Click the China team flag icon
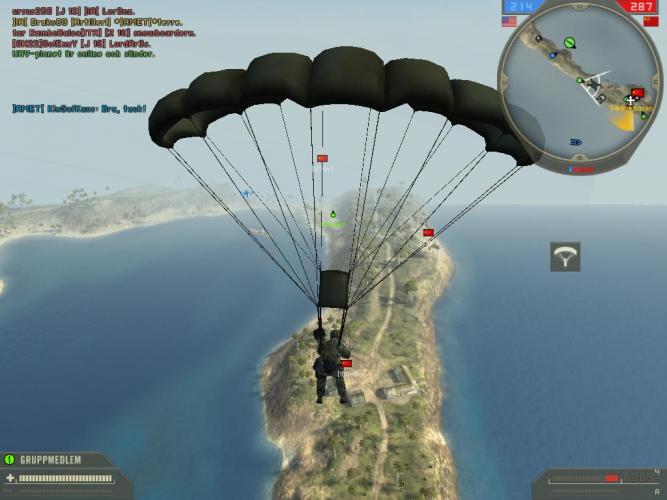Image resolution: width=667 pixels, height=500 pixels. 650,20
